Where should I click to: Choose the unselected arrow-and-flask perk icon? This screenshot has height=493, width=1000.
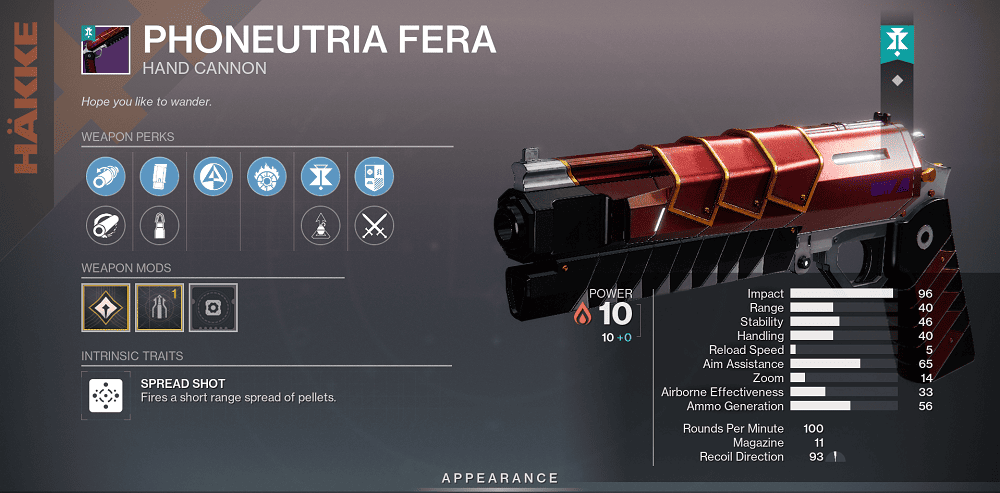[x=320, y=226]
